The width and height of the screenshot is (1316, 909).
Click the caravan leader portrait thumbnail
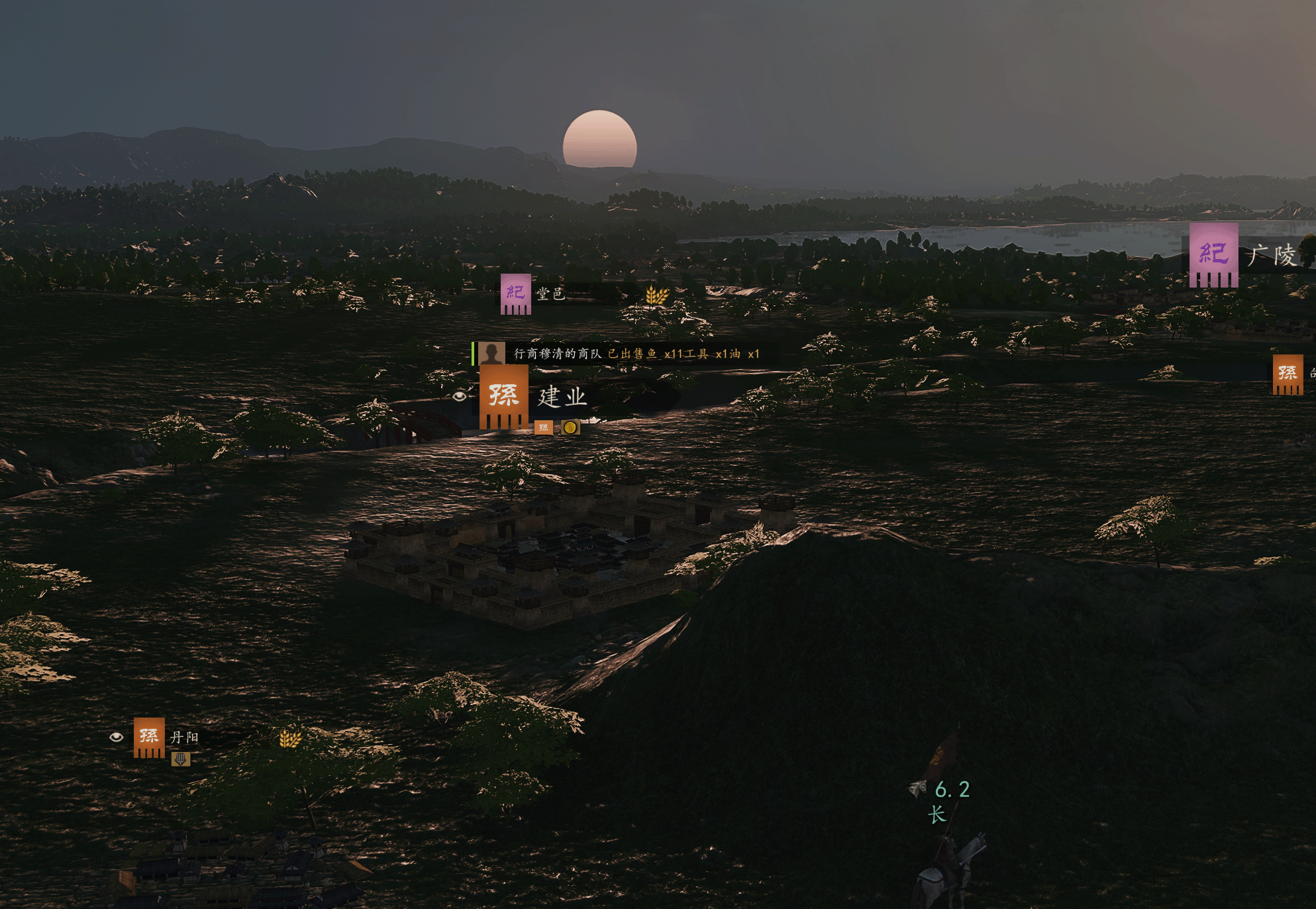click(x=491, y=354)
